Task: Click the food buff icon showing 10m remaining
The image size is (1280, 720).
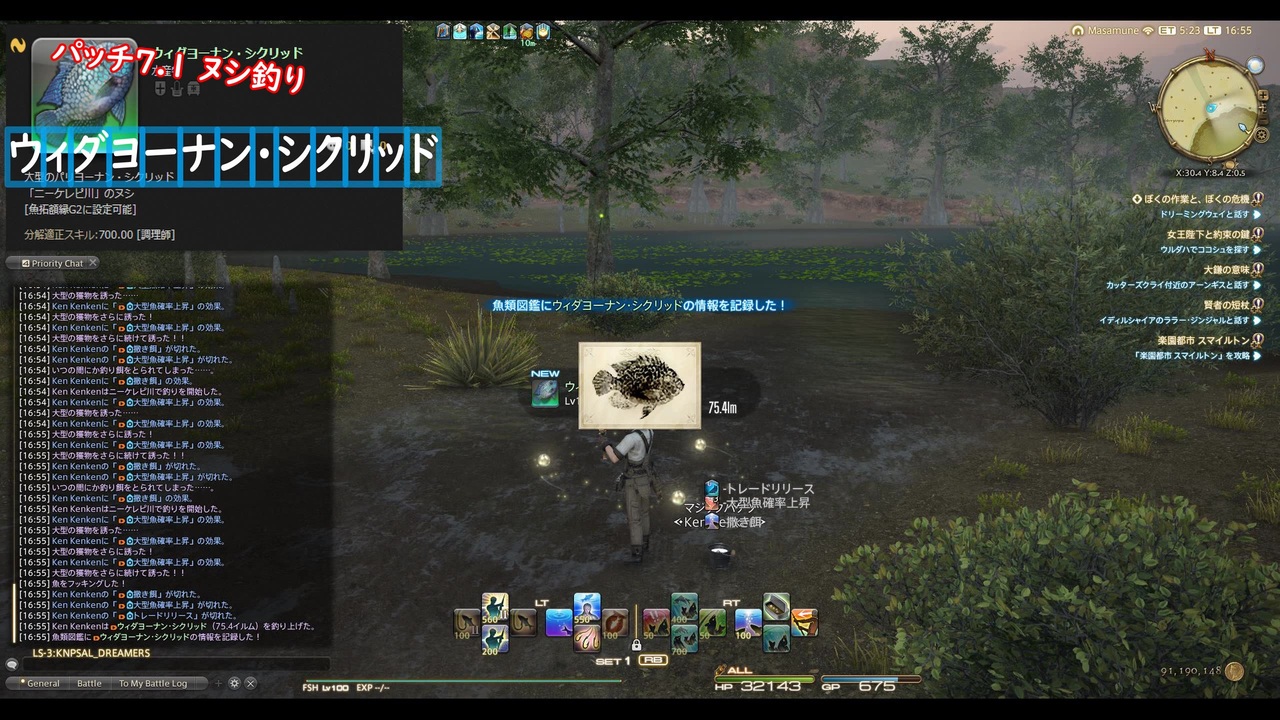Action: click(x=526, y=32)
